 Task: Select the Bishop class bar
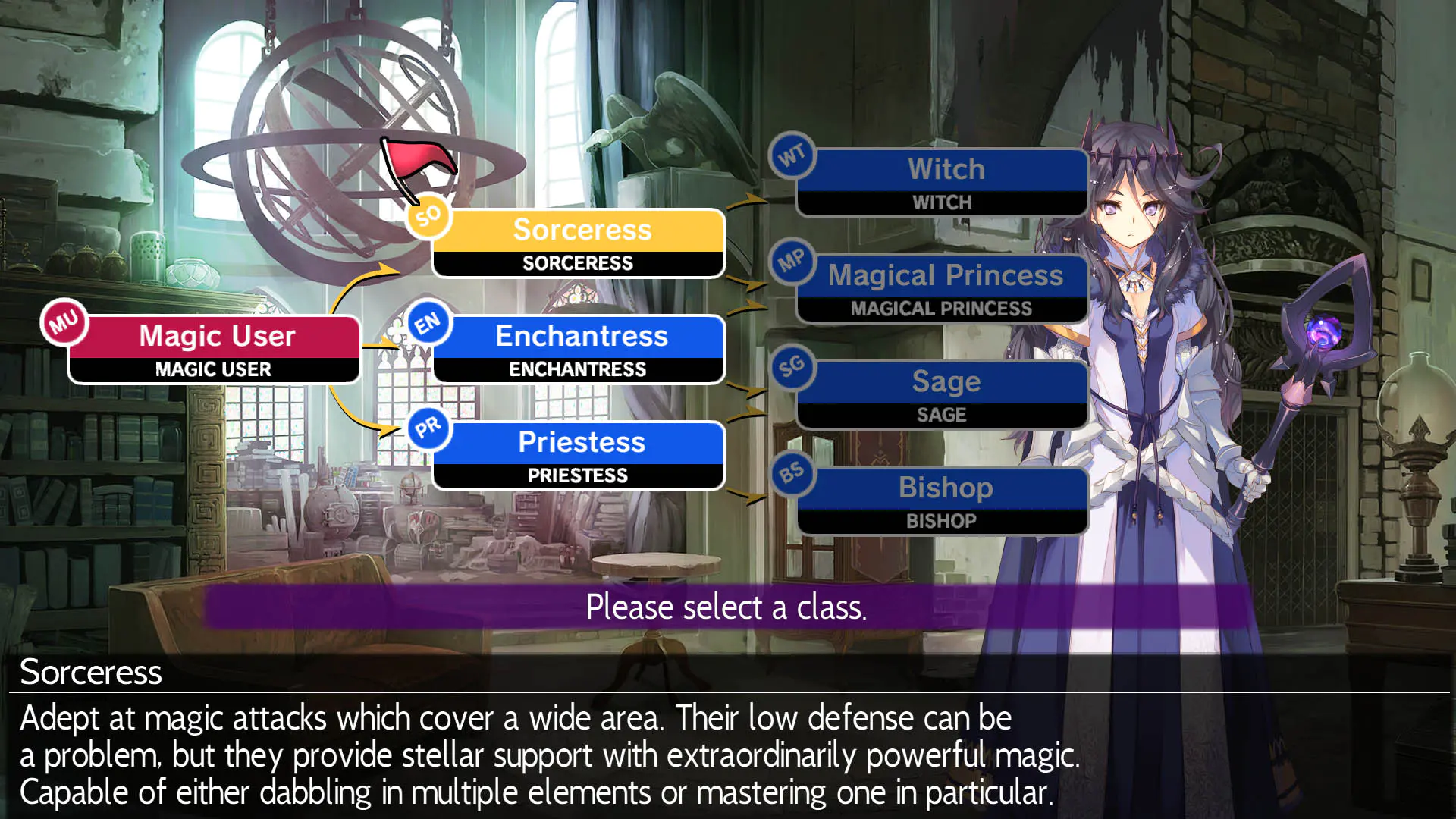point(943,500)
